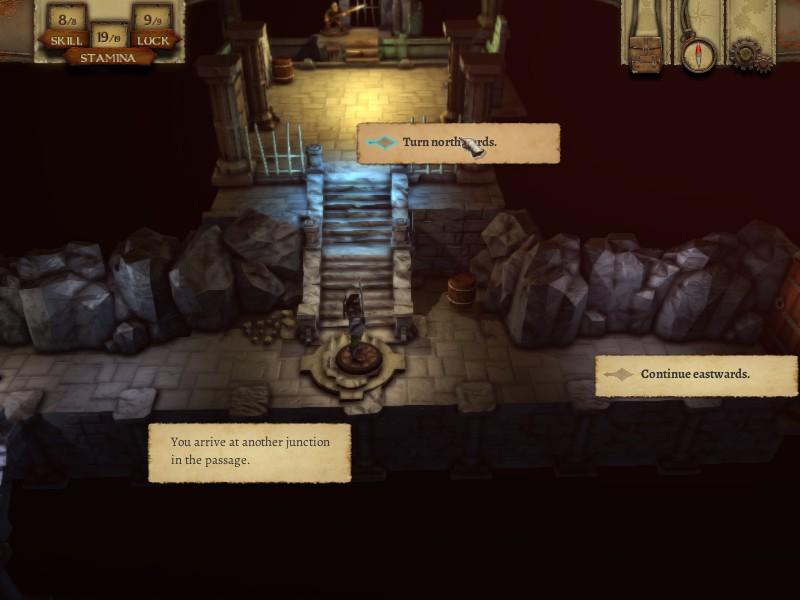This screenshot has height=600, width=800.
Task: Select "Continue eastwards" choice
Action: 696,375
